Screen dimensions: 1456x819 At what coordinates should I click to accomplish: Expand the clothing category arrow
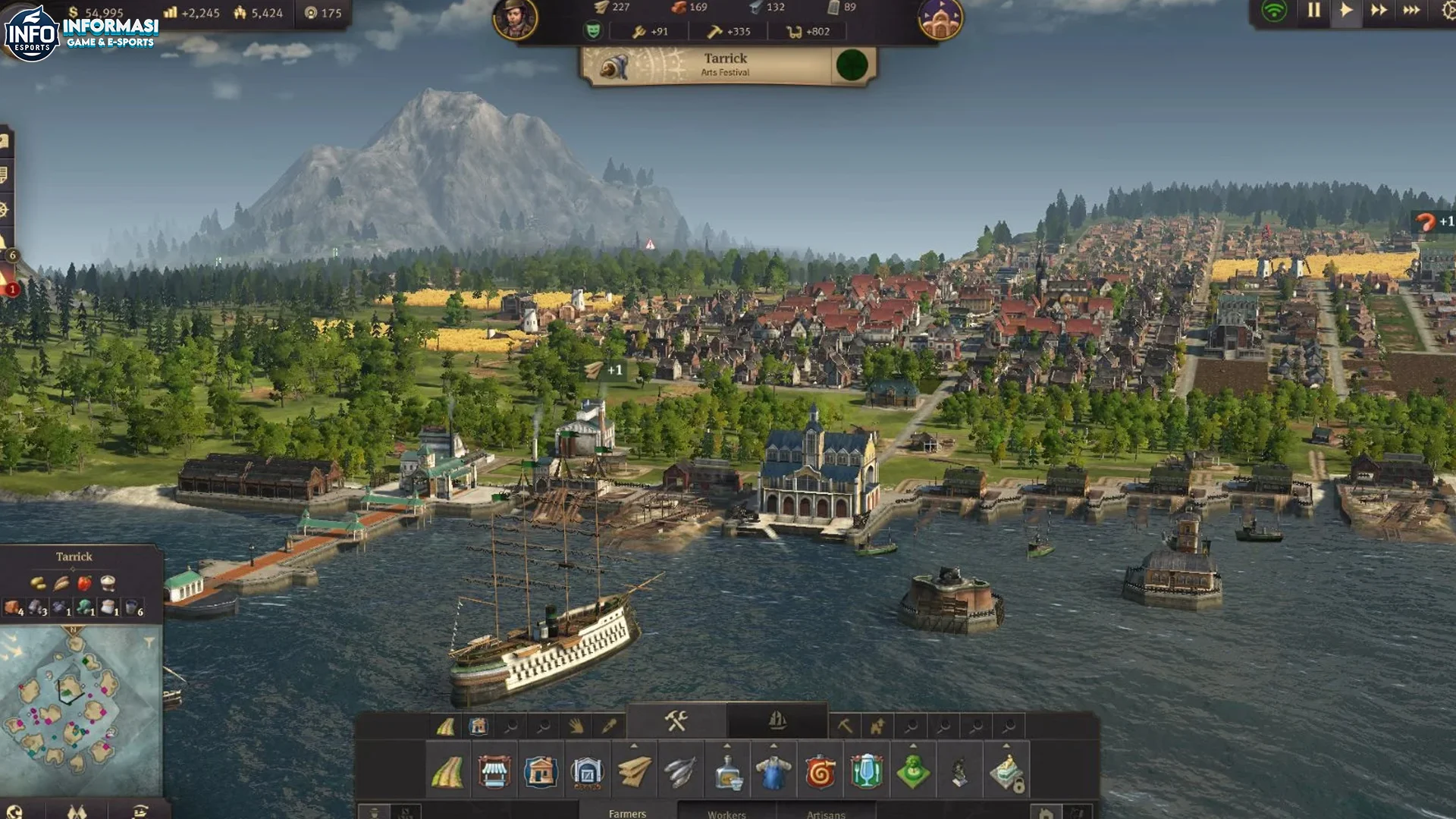tap(774, 745)
